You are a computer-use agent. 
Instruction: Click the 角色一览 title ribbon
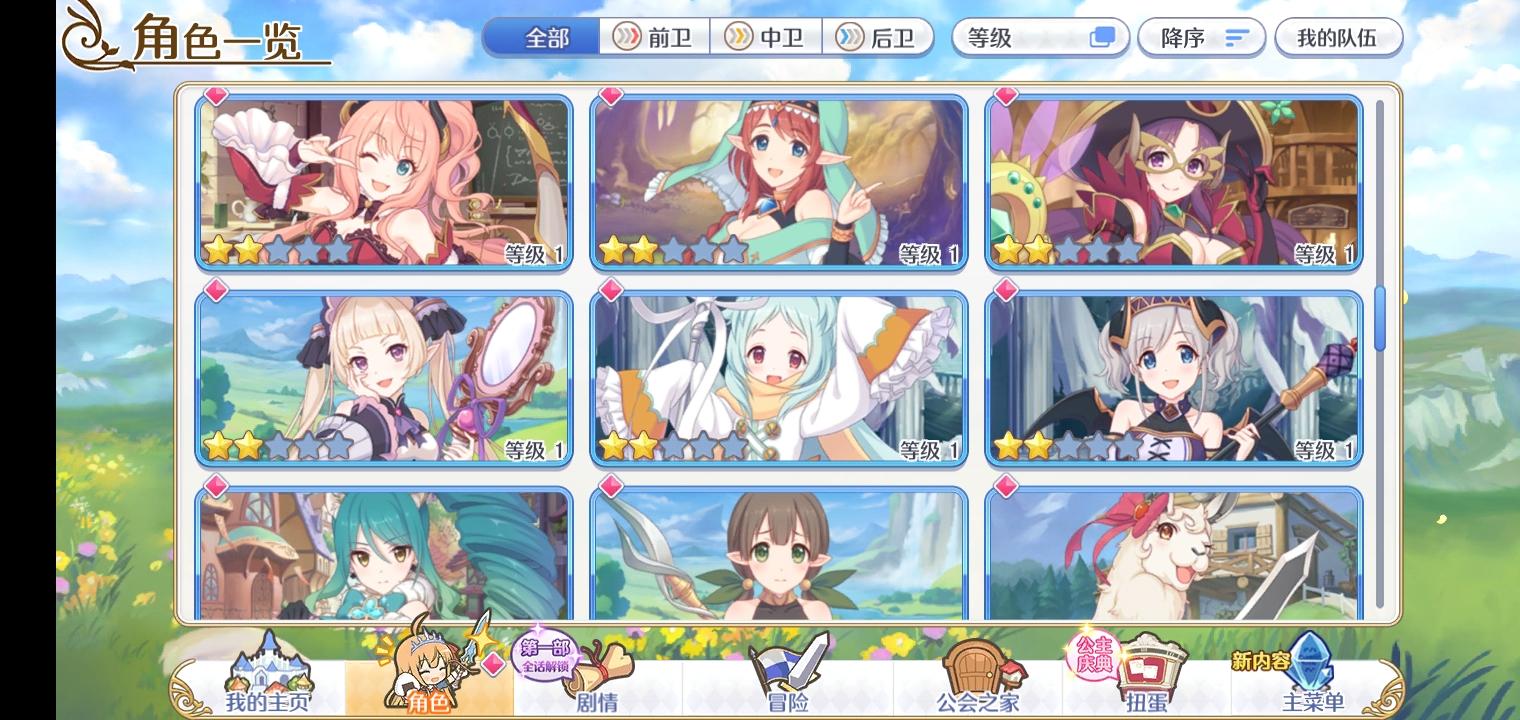click(196, 38)
